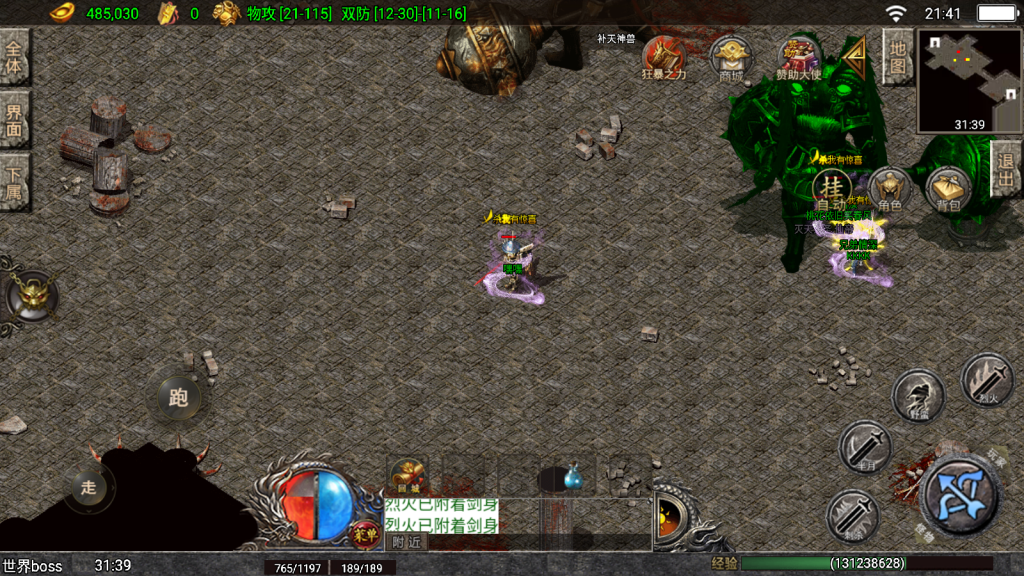Activate the 狂暴之力 icon
Image resolution: width=1024 pixels, height=576 pixels.
click(x=664, y=58)
